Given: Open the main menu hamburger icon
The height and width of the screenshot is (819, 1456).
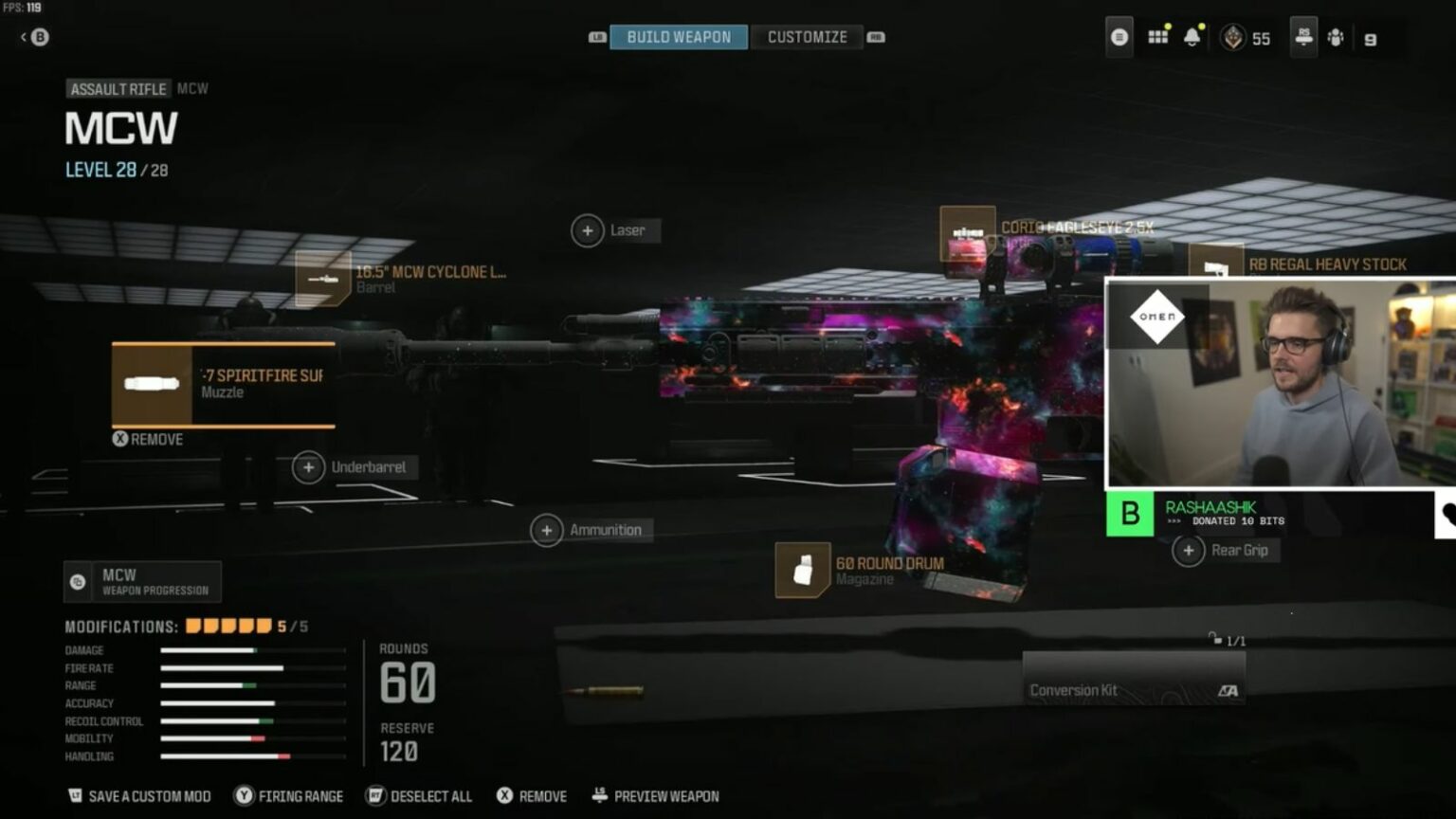Looking at the screenshot, I should point(1119,37).
